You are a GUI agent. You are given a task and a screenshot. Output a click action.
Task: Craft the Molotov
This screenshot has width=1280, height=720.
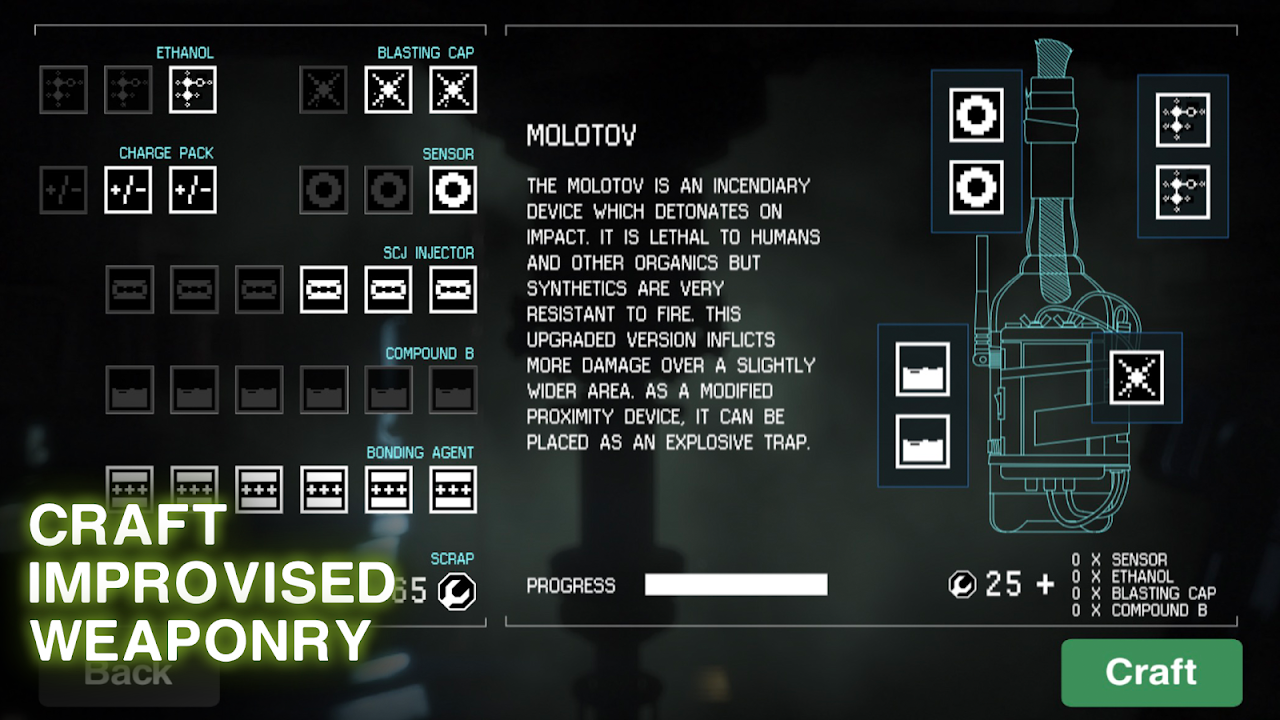(x=1151, y=672)
